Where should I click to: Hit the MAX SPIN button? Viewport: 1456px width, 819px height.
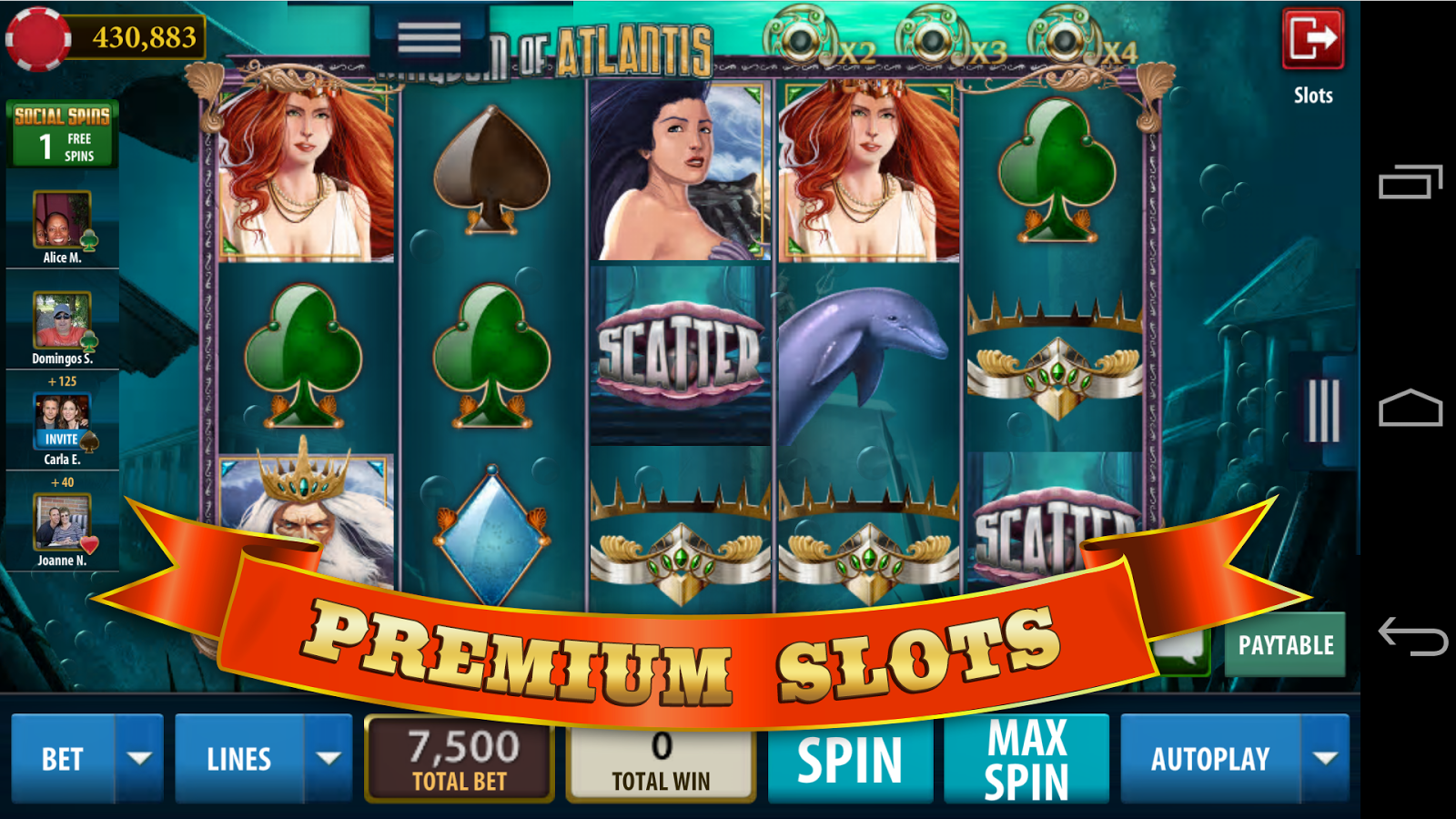click(x=1026, y=760)
